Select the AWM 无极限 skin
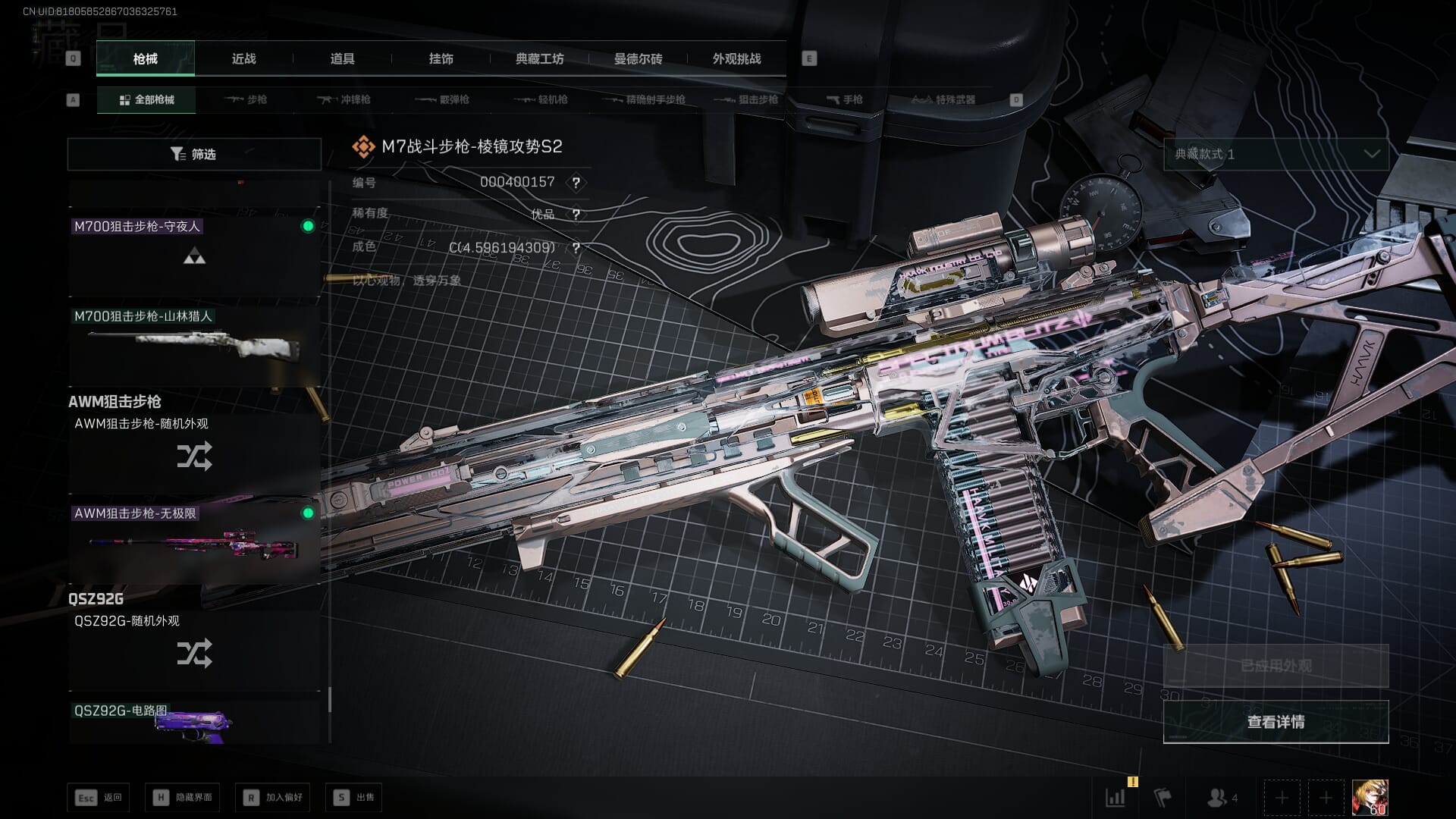This screenshot has width=1456, height=819. click(x=194, y=541)
